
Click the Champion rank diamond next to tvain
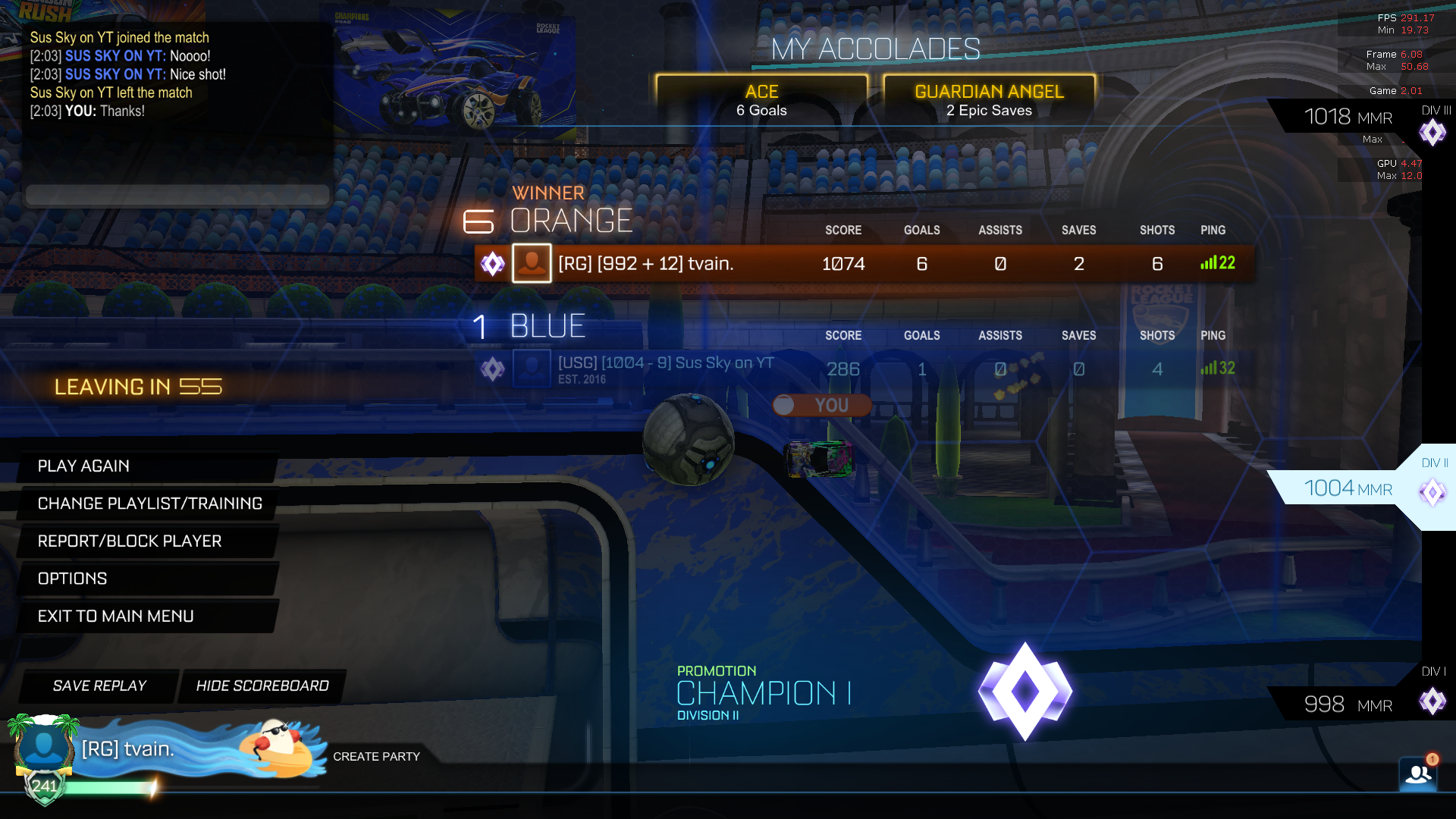coord(494,263)
